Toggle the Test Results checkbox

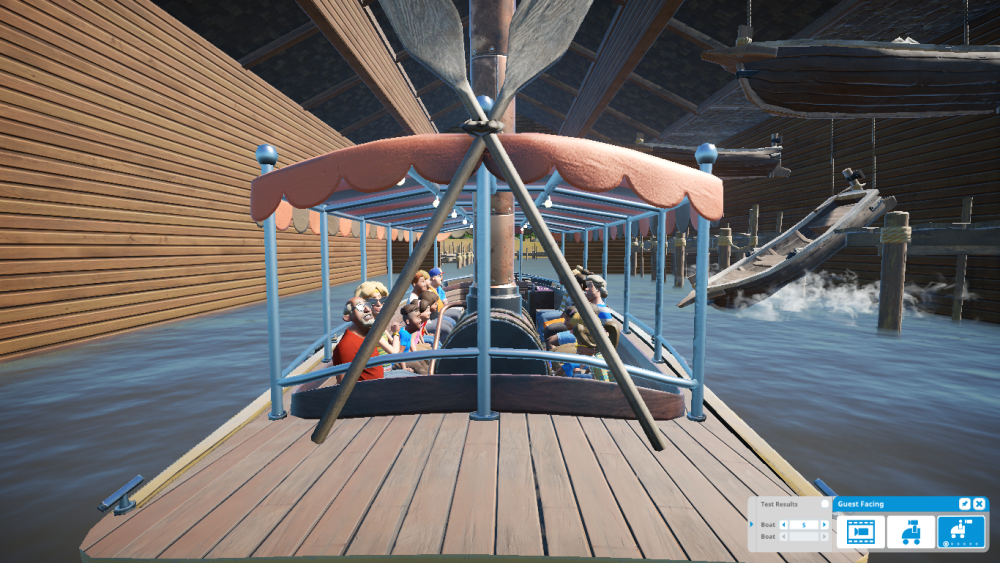pos(825,504)
